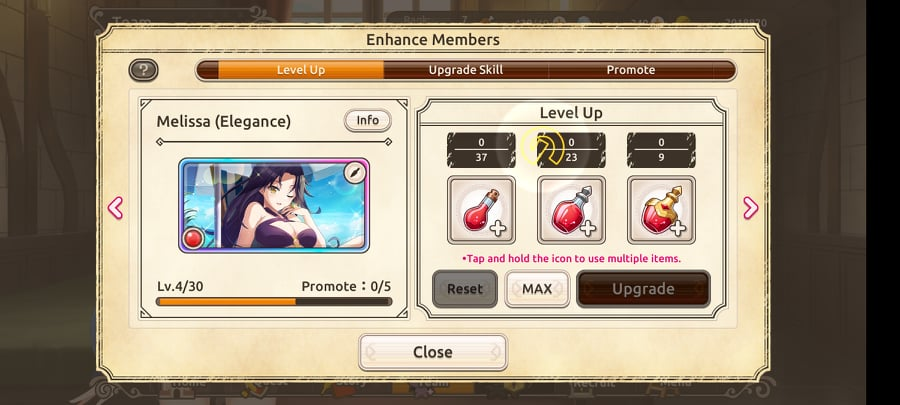Switch to the Level Up tab
The width and height of the screenshot is (900, 405).
coord(300,70)
